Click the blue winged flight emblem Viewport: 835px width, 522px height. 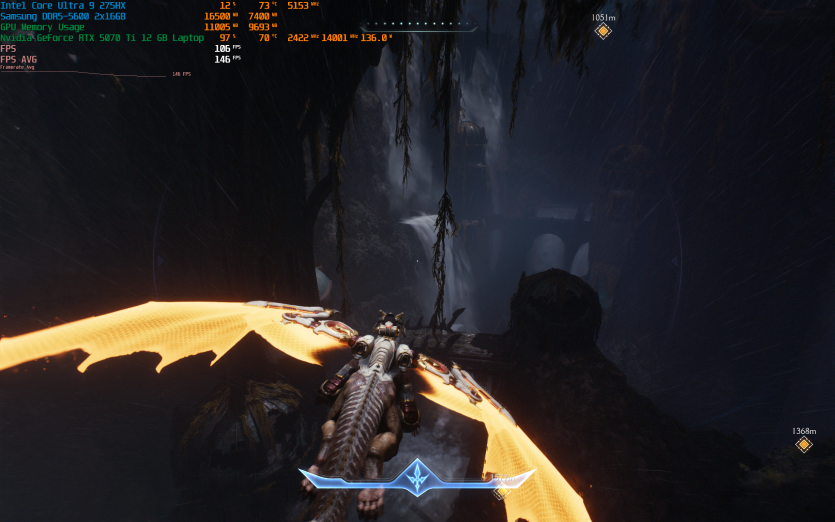click(416, 478)
